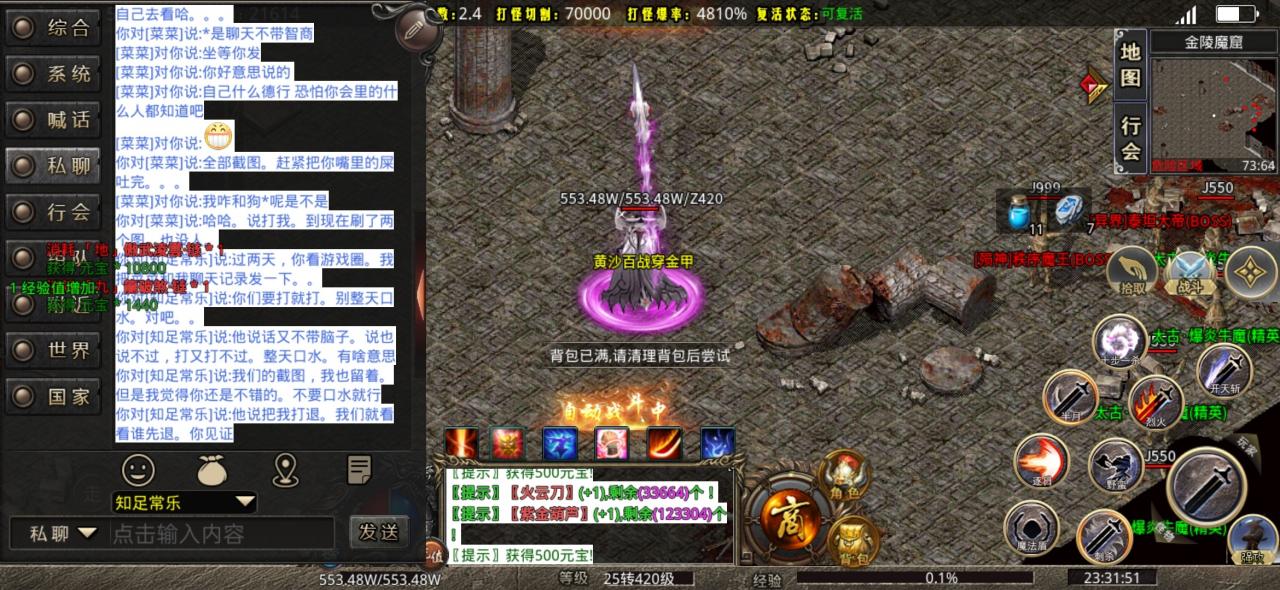Share location with the map pin icon

pos(286,468)
